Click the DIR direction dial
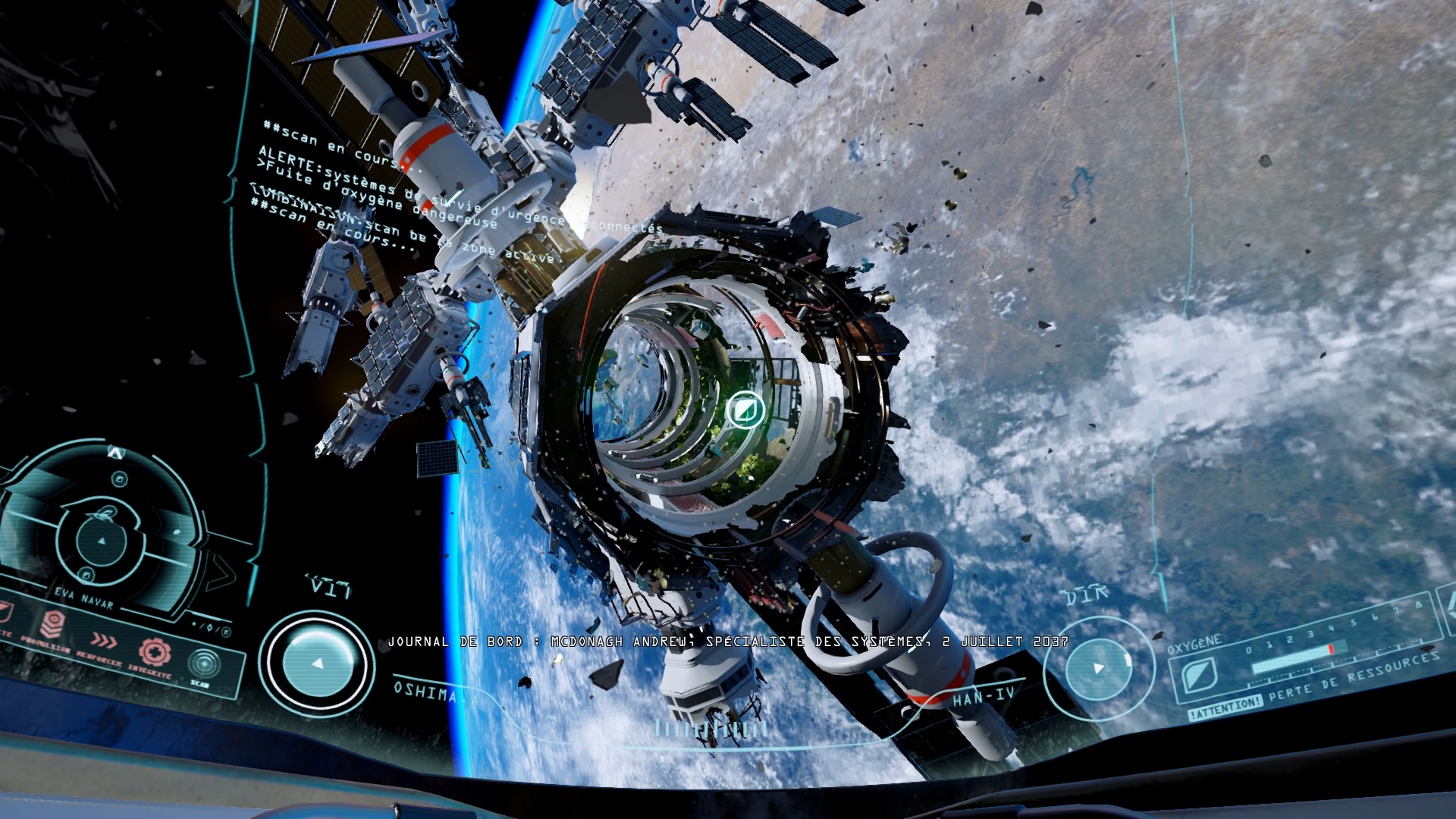Screen dimensions: 1456x819 [x=1097, y=668]
